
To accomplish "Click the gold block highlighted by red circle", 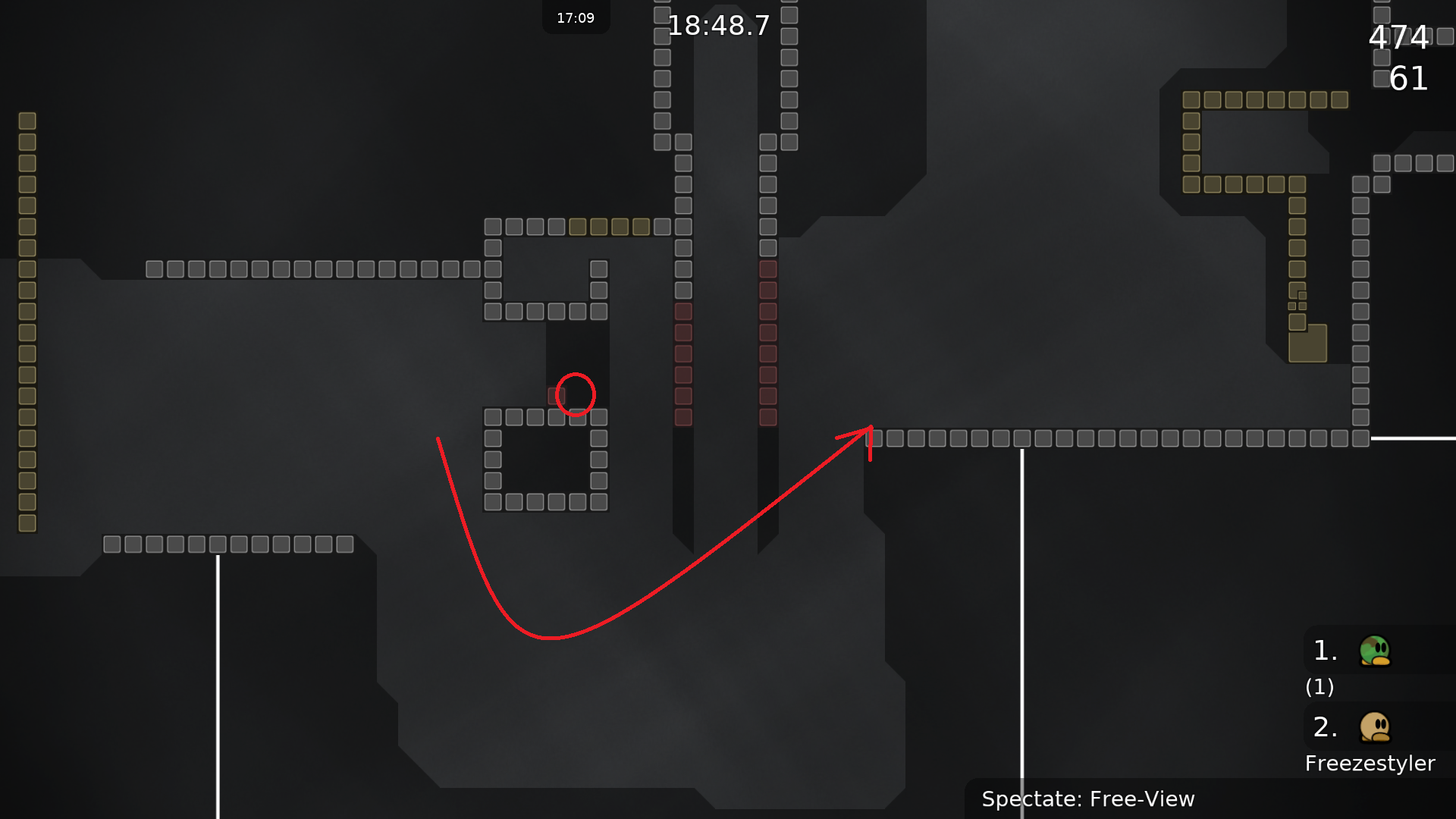I will (x=556, y=394).
